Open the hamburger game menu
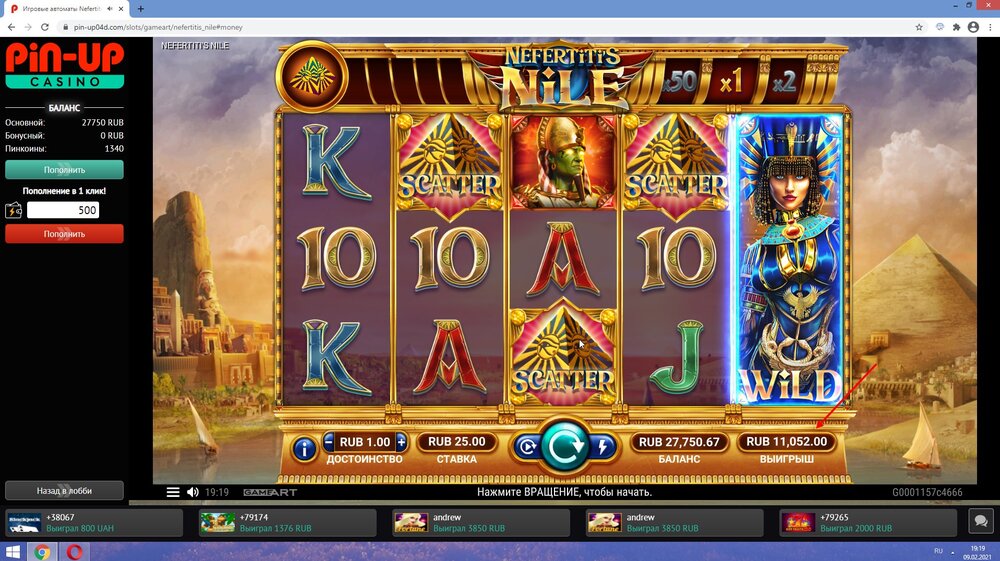The width and height of the screenshot is (1000, 561). (x=173, y=492)
